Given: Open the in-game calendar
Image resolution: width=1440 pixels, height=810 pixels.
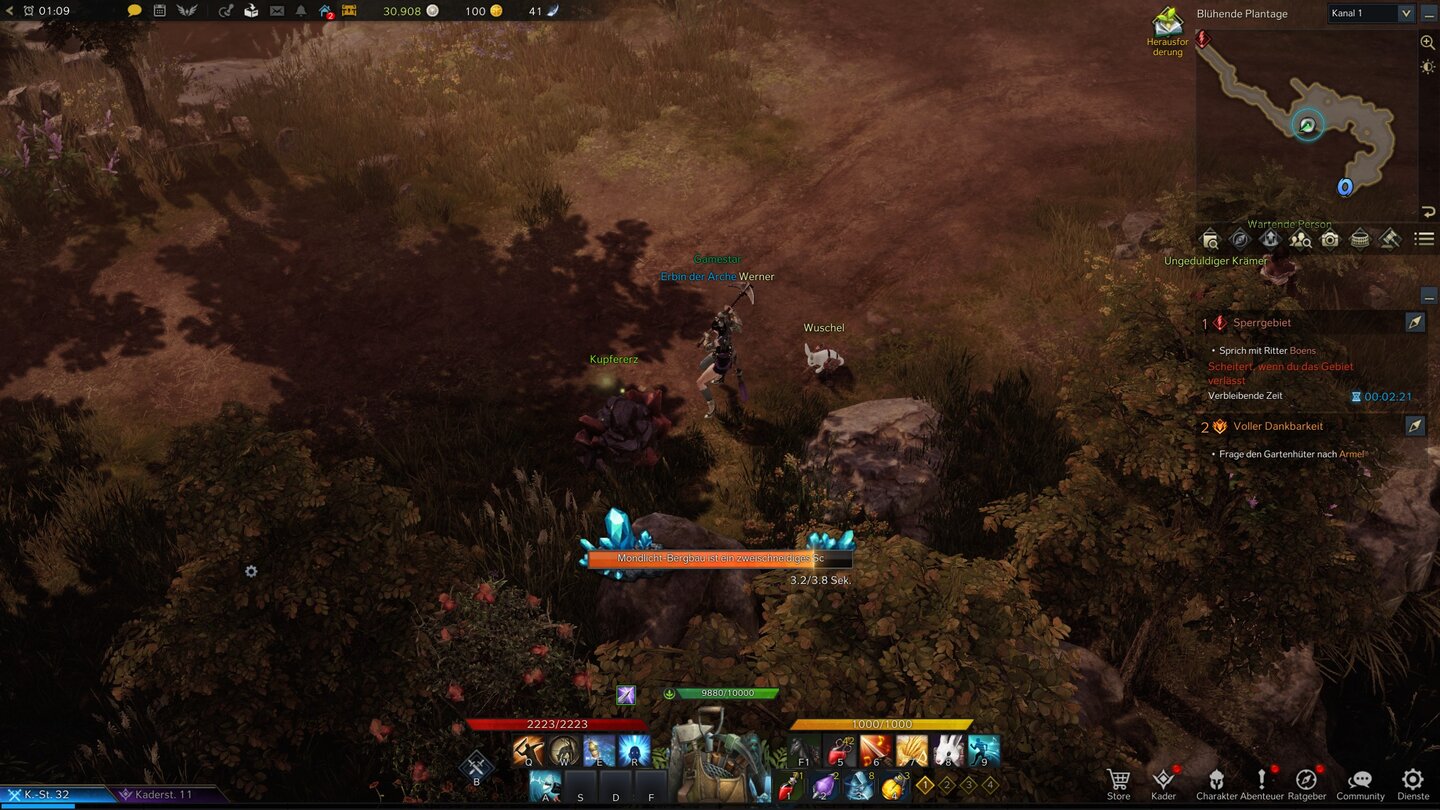Looking at the screenshot, I should [158, 13].
